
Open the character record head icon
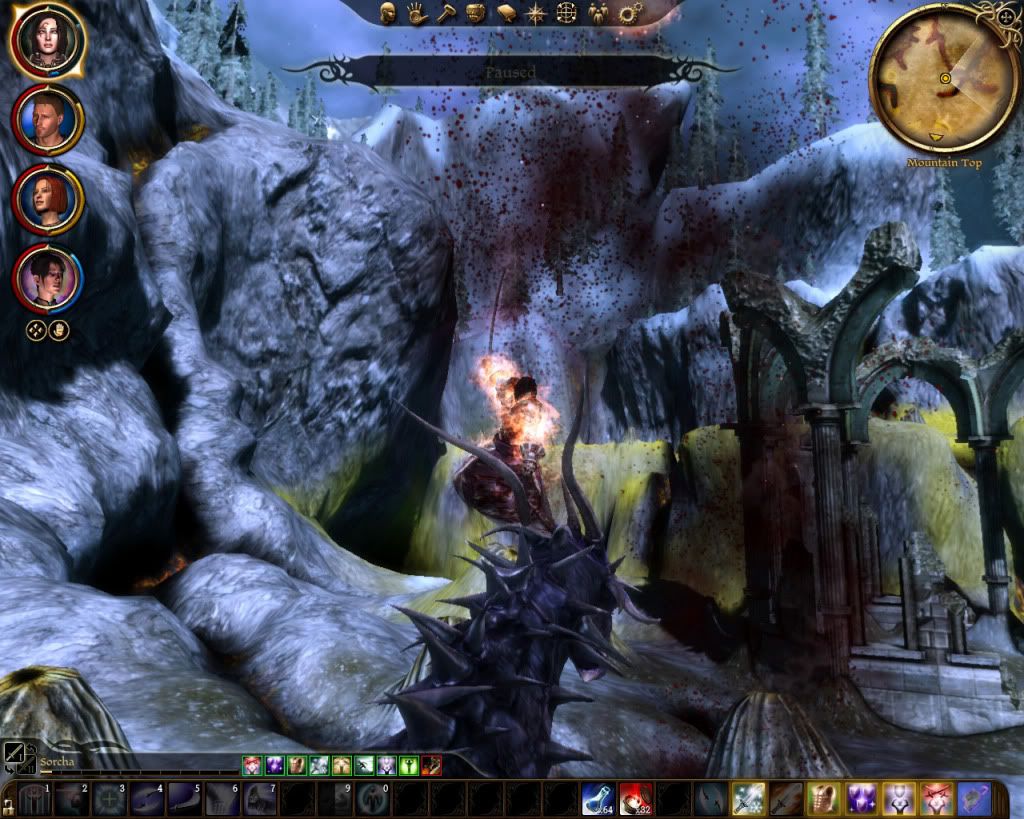388,13
